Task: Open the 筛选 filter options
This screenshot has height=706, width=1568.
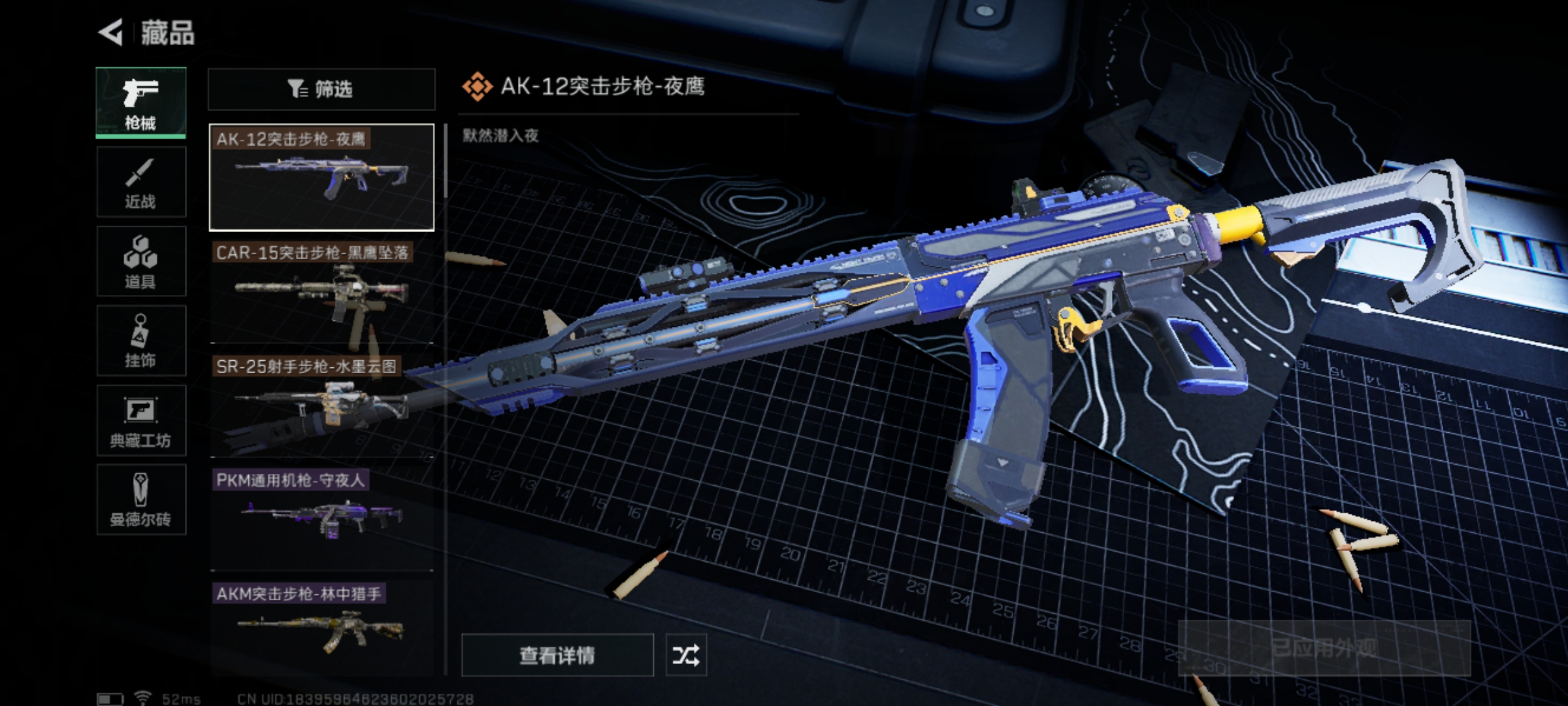Action: click(x=321, y=89)
